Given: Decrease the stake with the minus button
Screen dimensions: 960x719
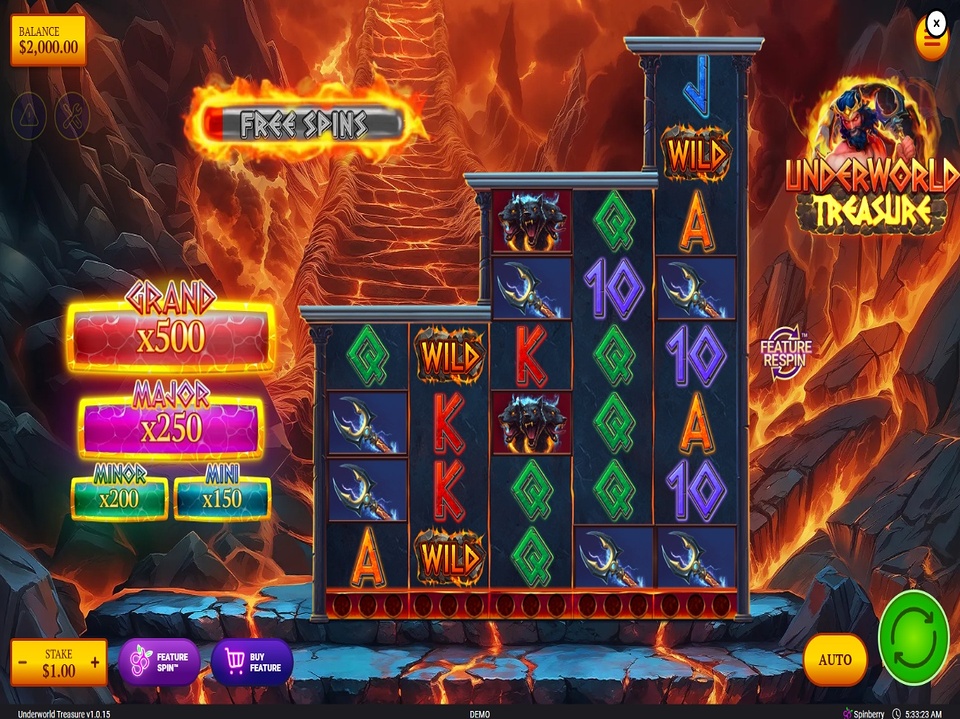Looking at the screenshot, I should [x=22, y=662].
